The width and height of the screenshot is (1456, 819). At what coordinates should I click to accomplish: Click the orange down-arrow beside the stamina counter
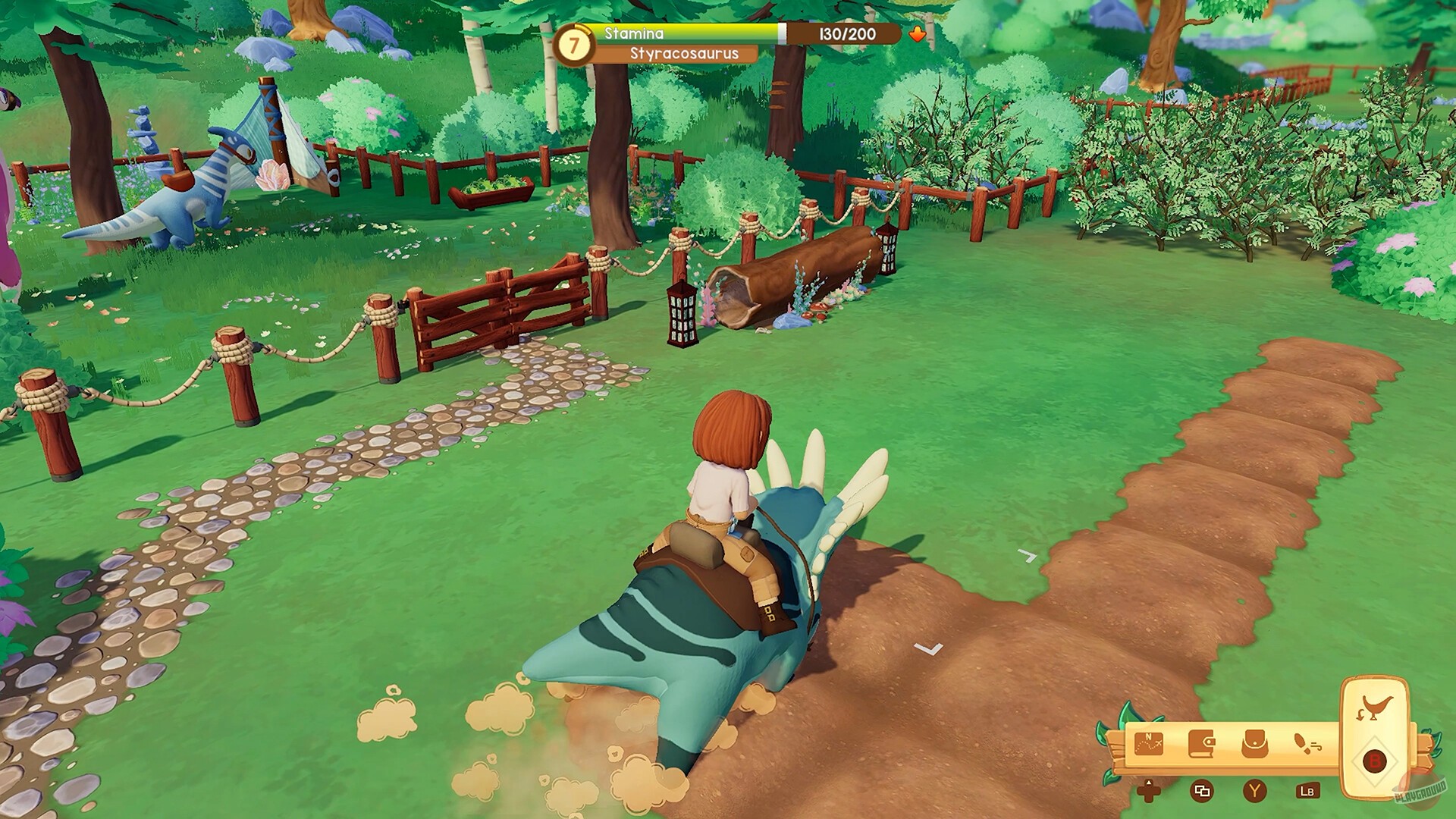918,35
